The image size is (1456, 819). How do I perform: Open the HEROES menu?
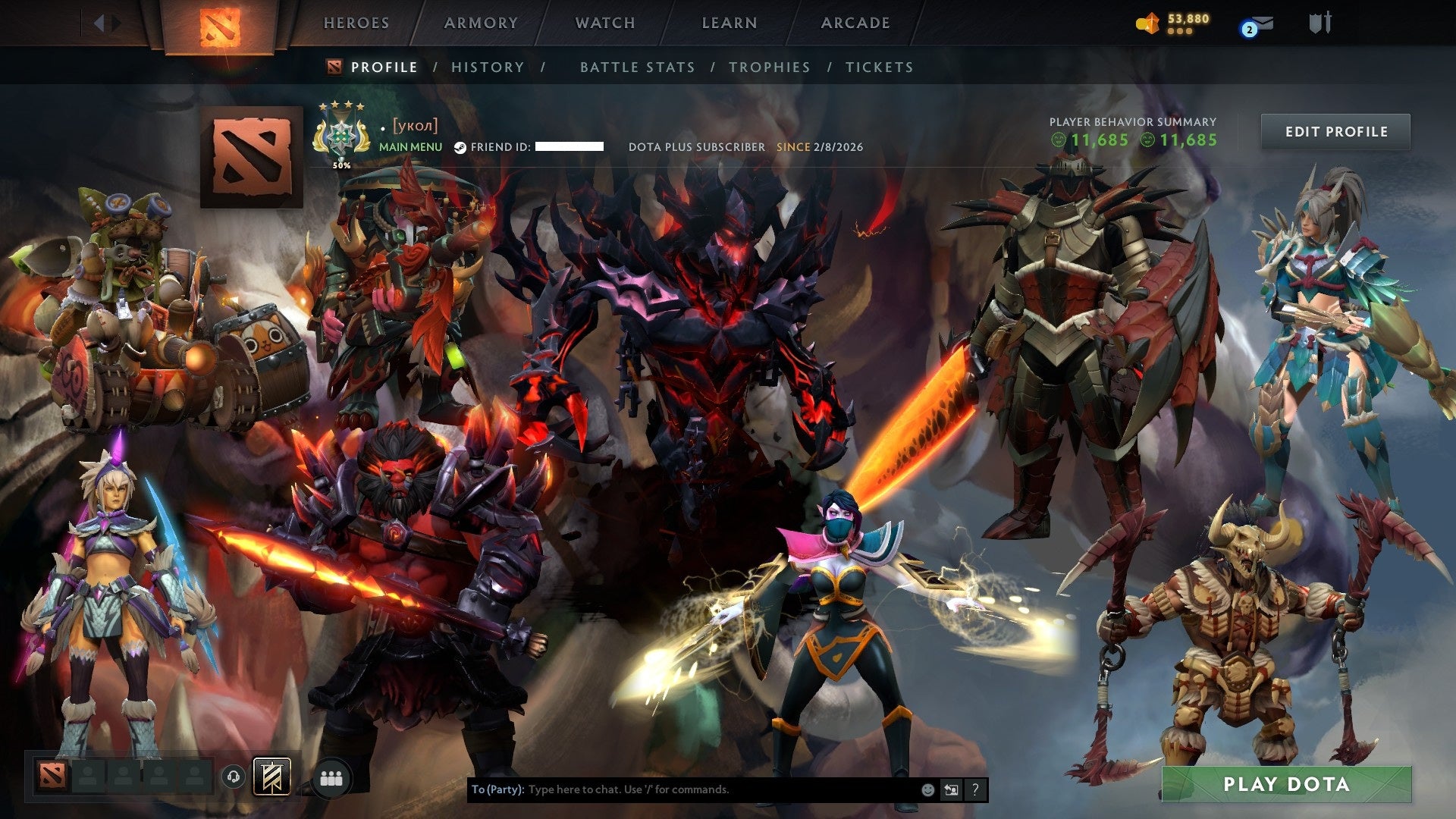[356, 23]
